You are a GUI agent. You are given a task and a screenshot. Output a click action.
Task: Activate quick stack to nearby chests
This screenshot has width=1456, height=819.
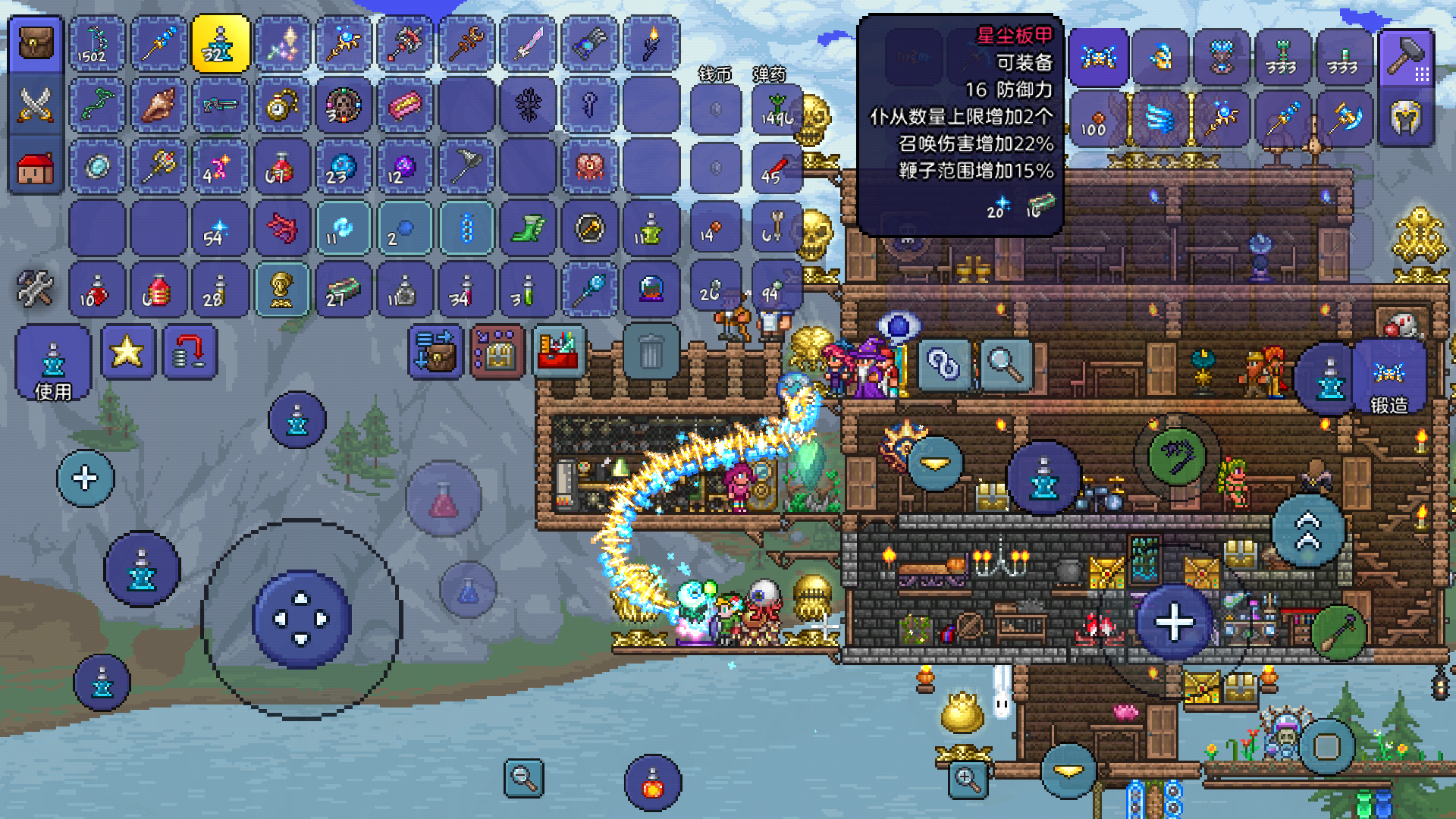tap(435, 351)
